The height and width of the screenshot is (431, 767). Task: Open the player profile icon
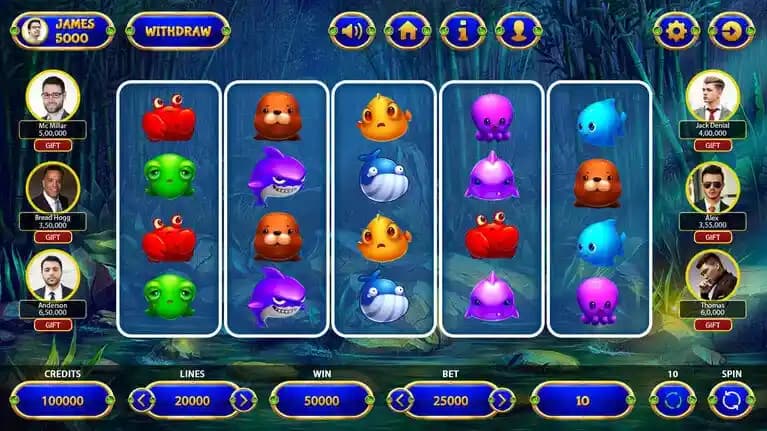click(x=518, y=31)
